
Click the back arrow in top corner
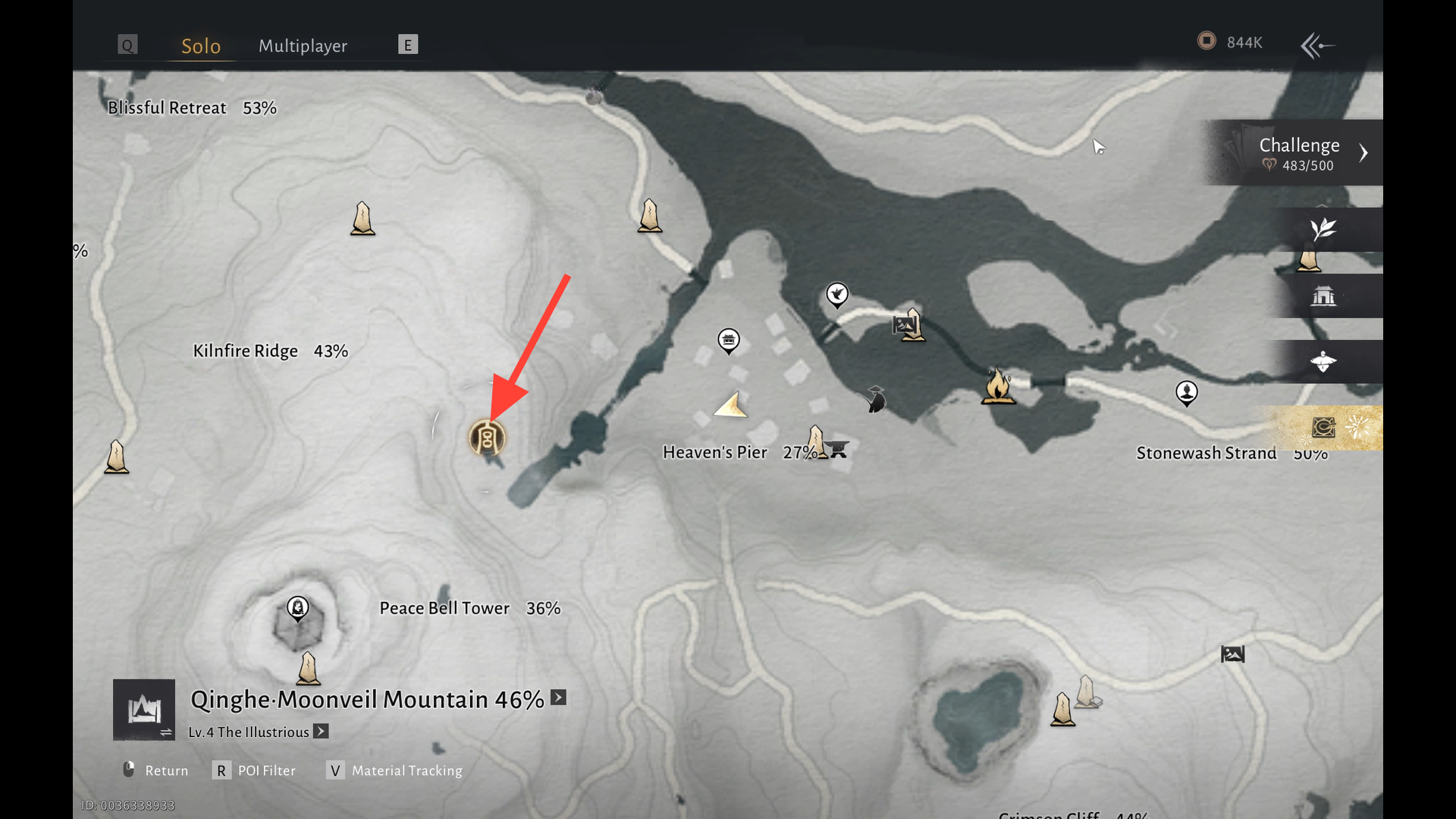pos(1317,45)
